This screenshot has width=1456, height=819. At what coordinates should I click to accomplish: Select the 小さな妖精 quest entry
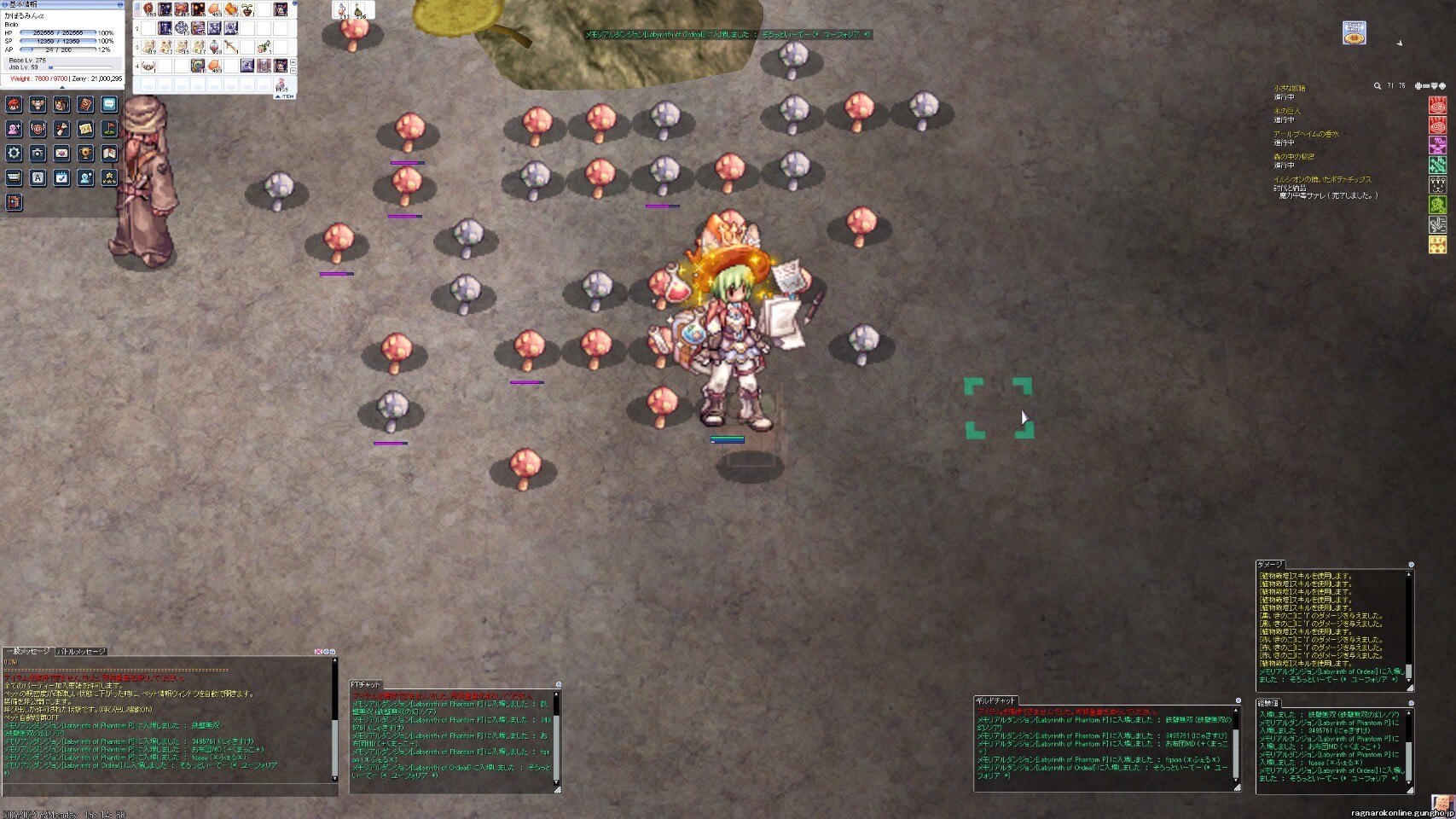1290,89
